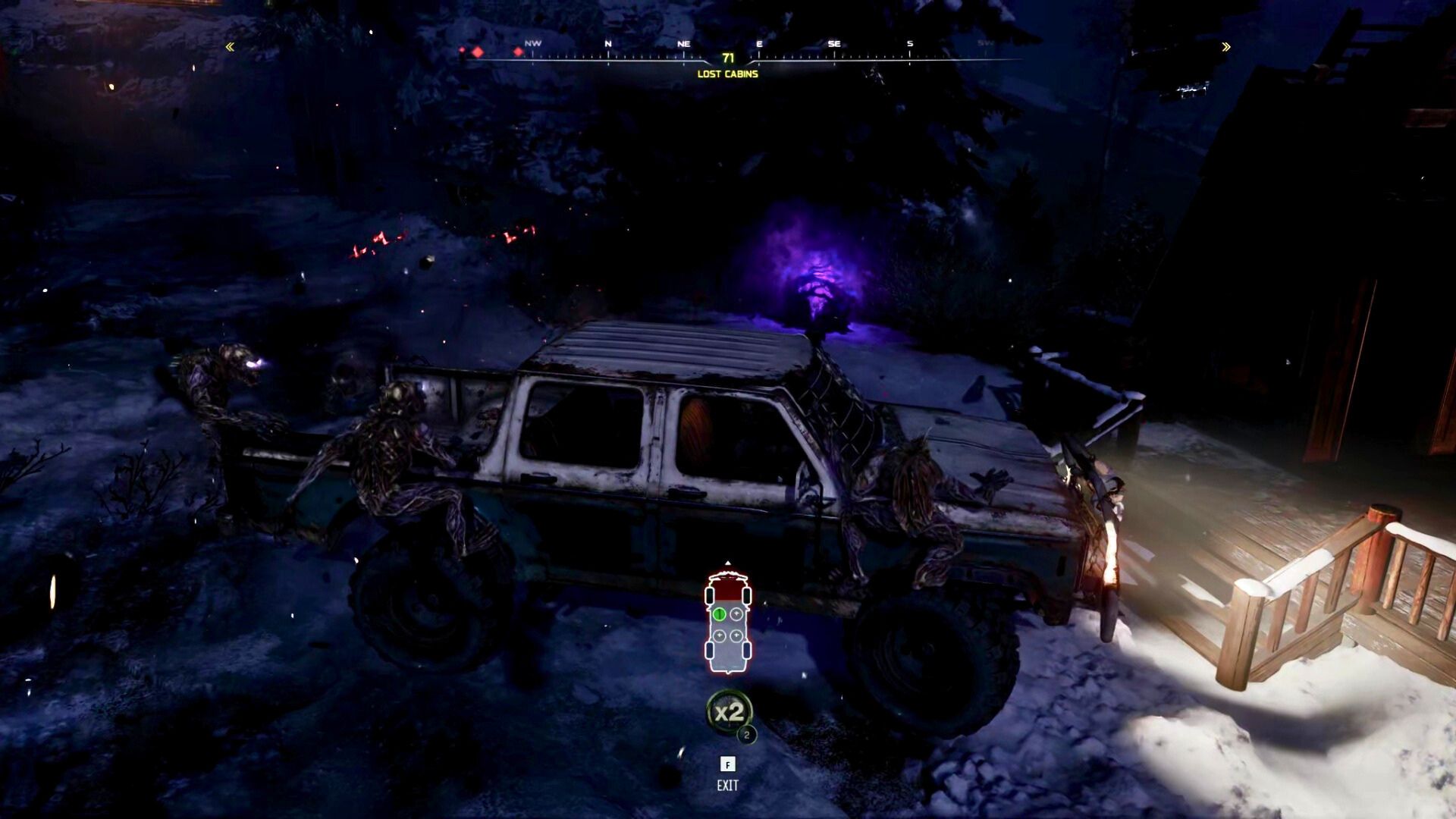Image resolution: width=1456 pixels, height=819 pixels.
Task: Select the green occupied driver seat icon
Action: click(720, 613)
